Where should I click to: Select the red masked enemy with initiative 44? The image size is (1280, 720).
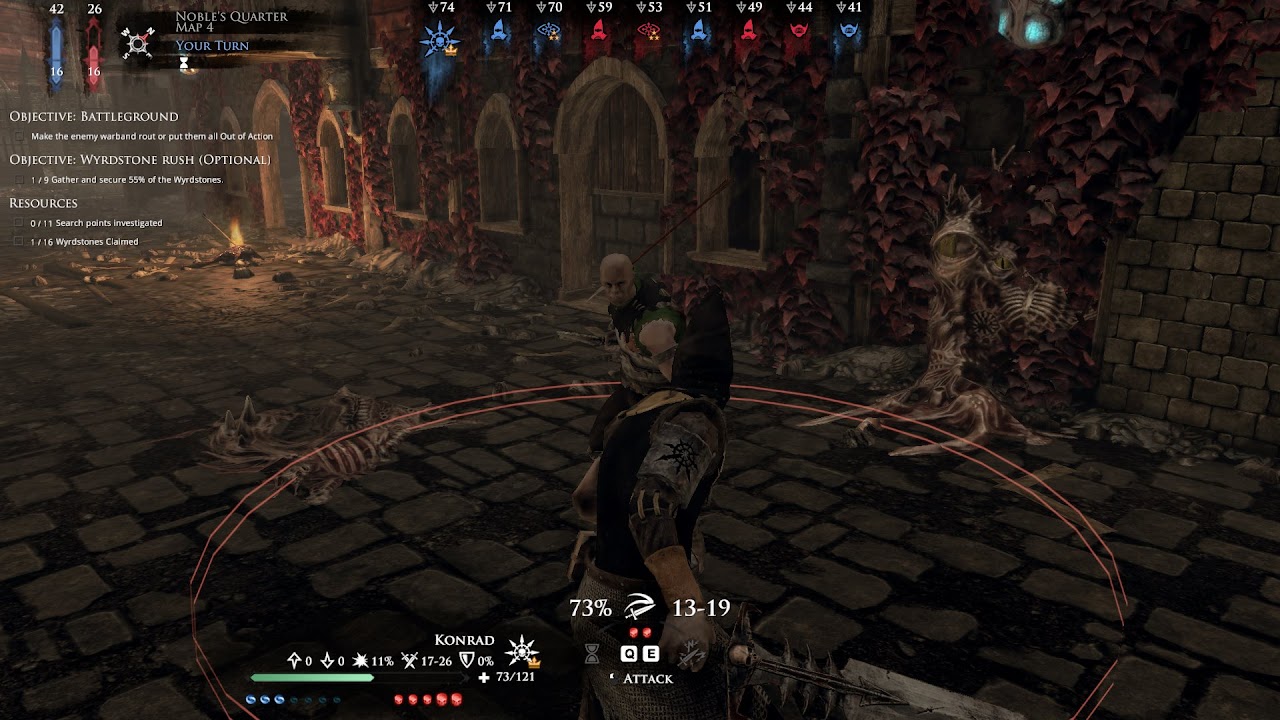tap(798, 31)
